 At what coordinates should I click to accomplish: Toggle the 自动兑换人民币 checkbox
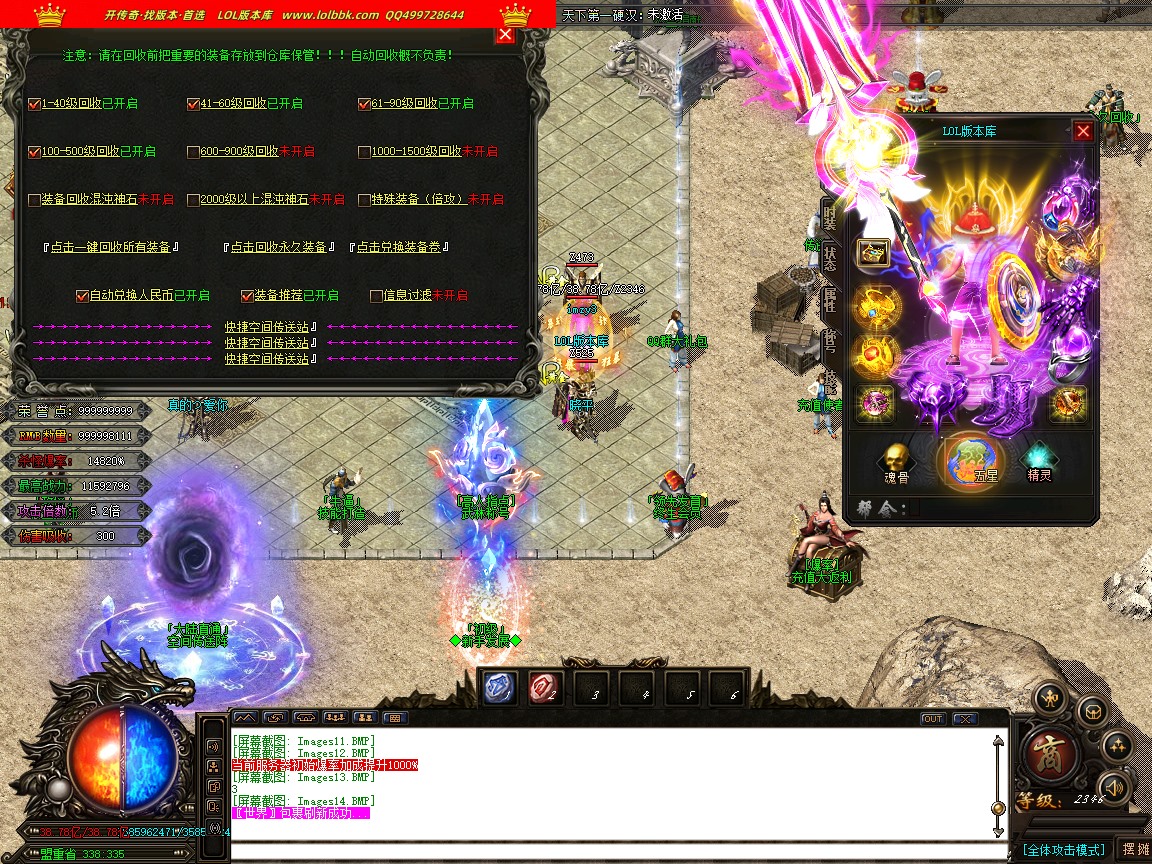pyautogui.click(x=83, y=296)
